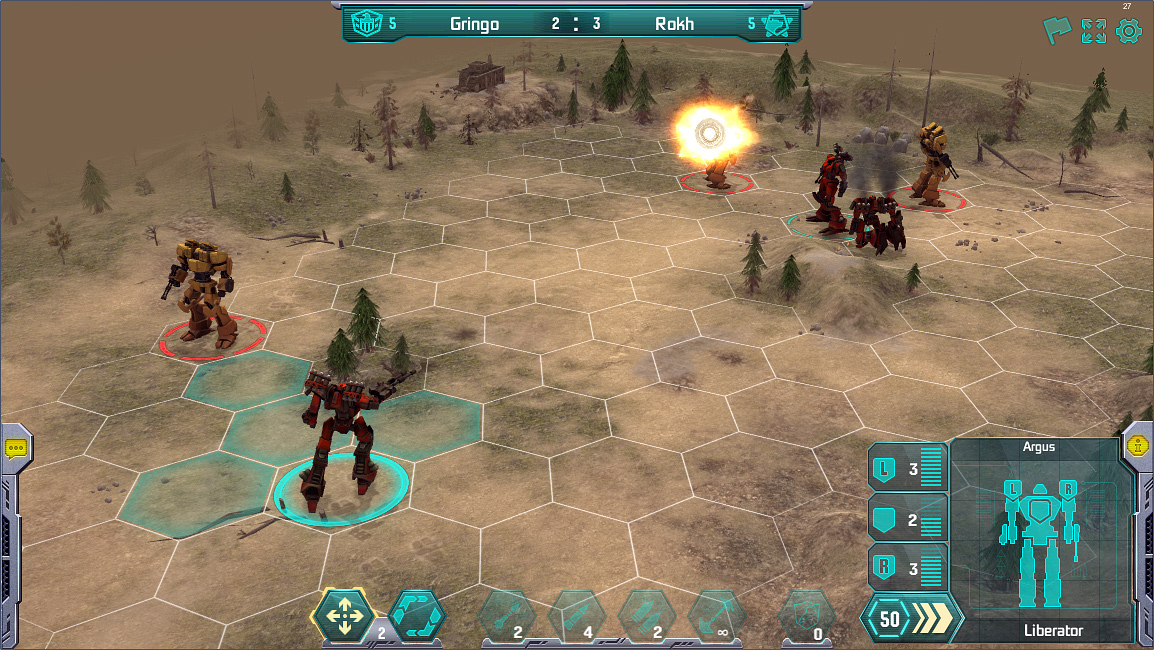This screenshot has width=1154, height=650.
Task: Pick the twin shells weapon with 2 ammo
Action: pyautogui.click(x=646, y=614)
